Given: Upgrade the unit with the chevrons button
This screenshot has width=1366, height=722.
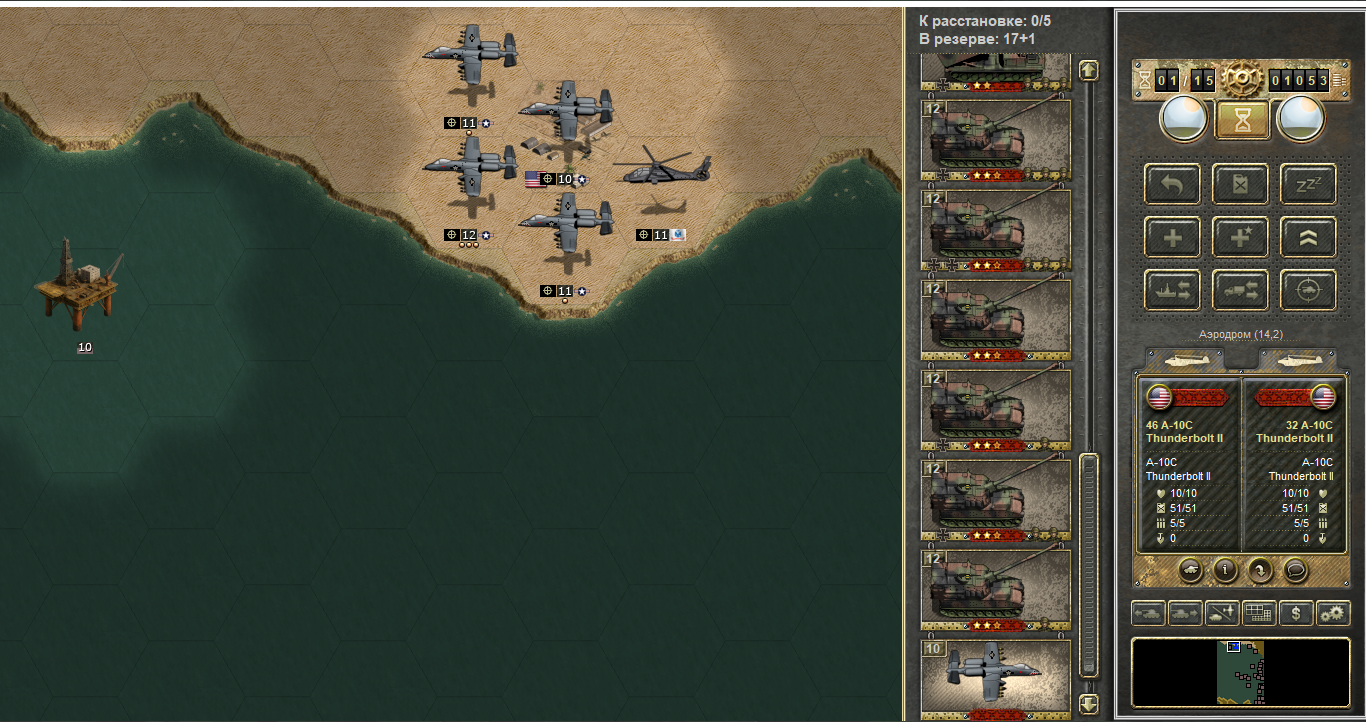Looking at the screenshot, I should coord(1308,237).
